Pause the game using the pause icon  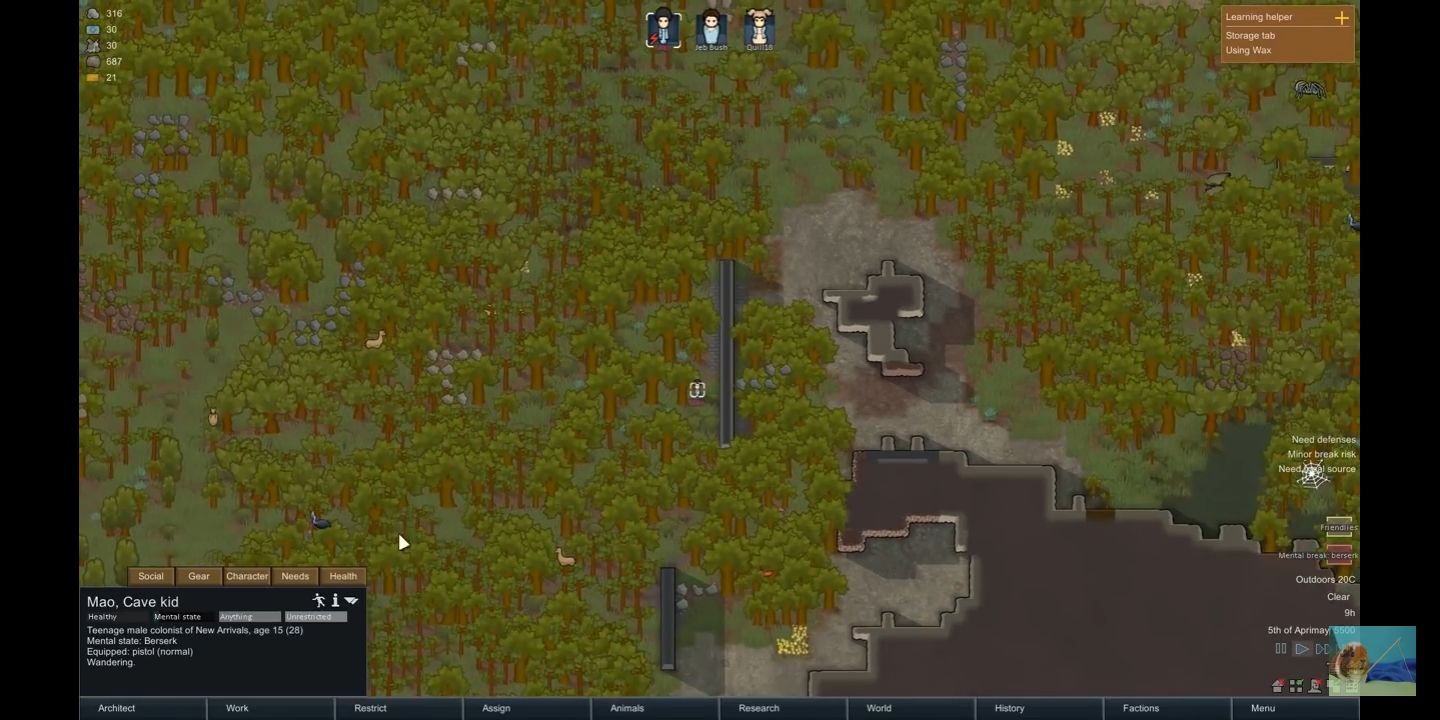pyautogui.click(x=1281, y=648)
